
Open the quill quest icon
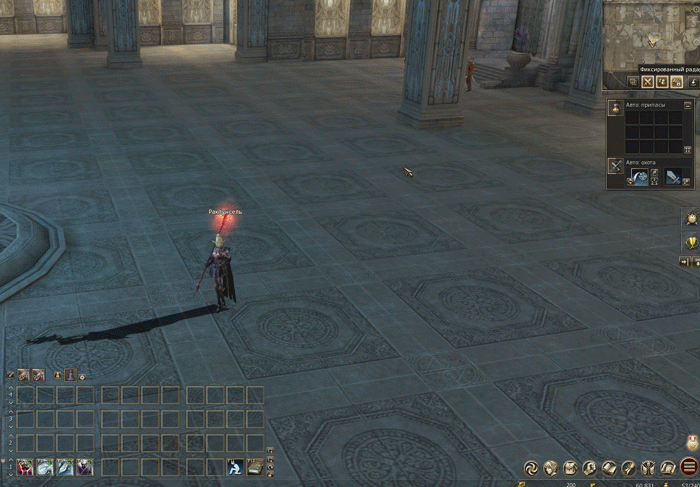(x=629, y=467)
